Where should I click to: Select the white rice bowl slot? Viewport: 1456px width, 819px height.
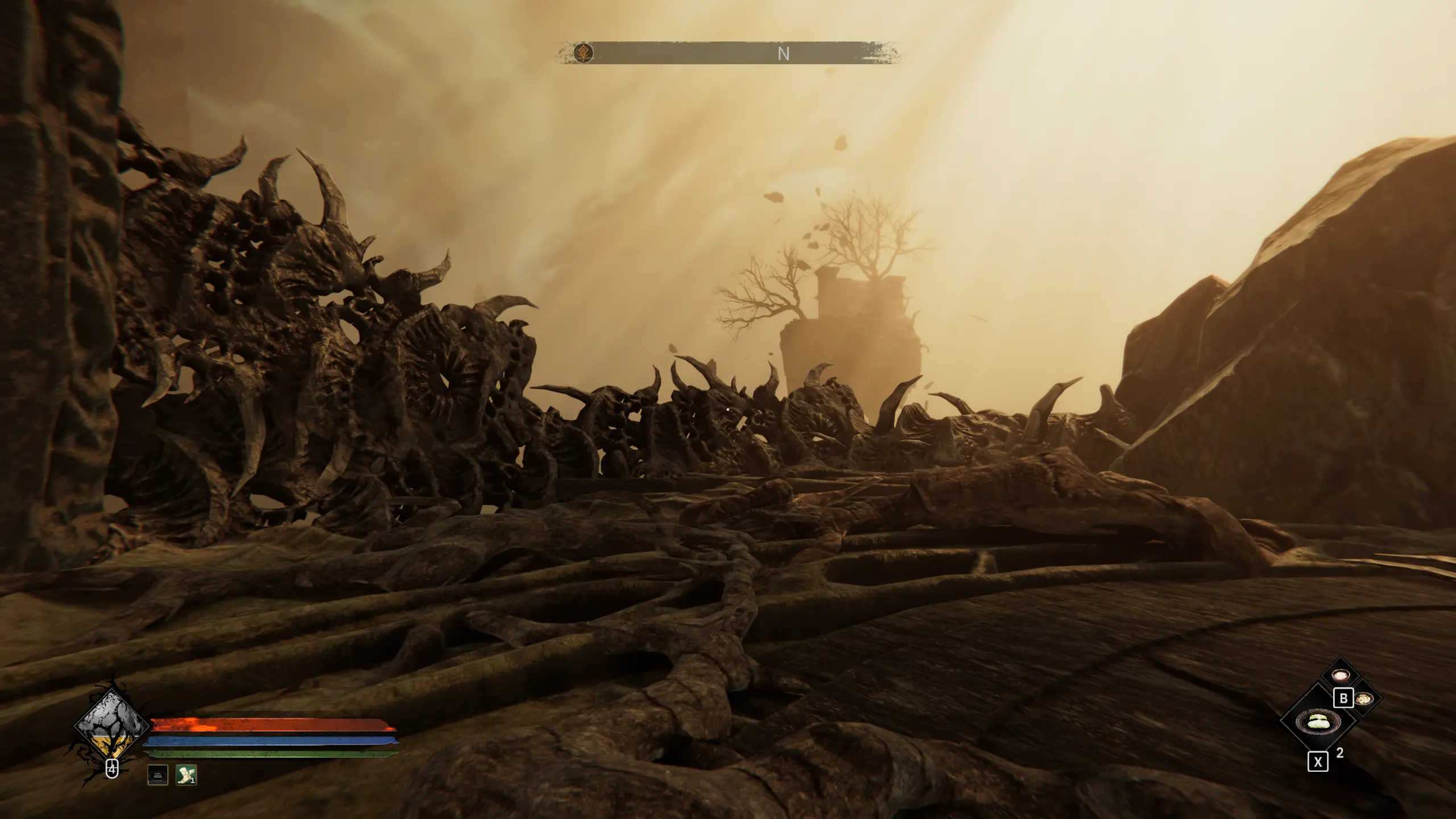pyautogui.click(x=1340, y=676)
